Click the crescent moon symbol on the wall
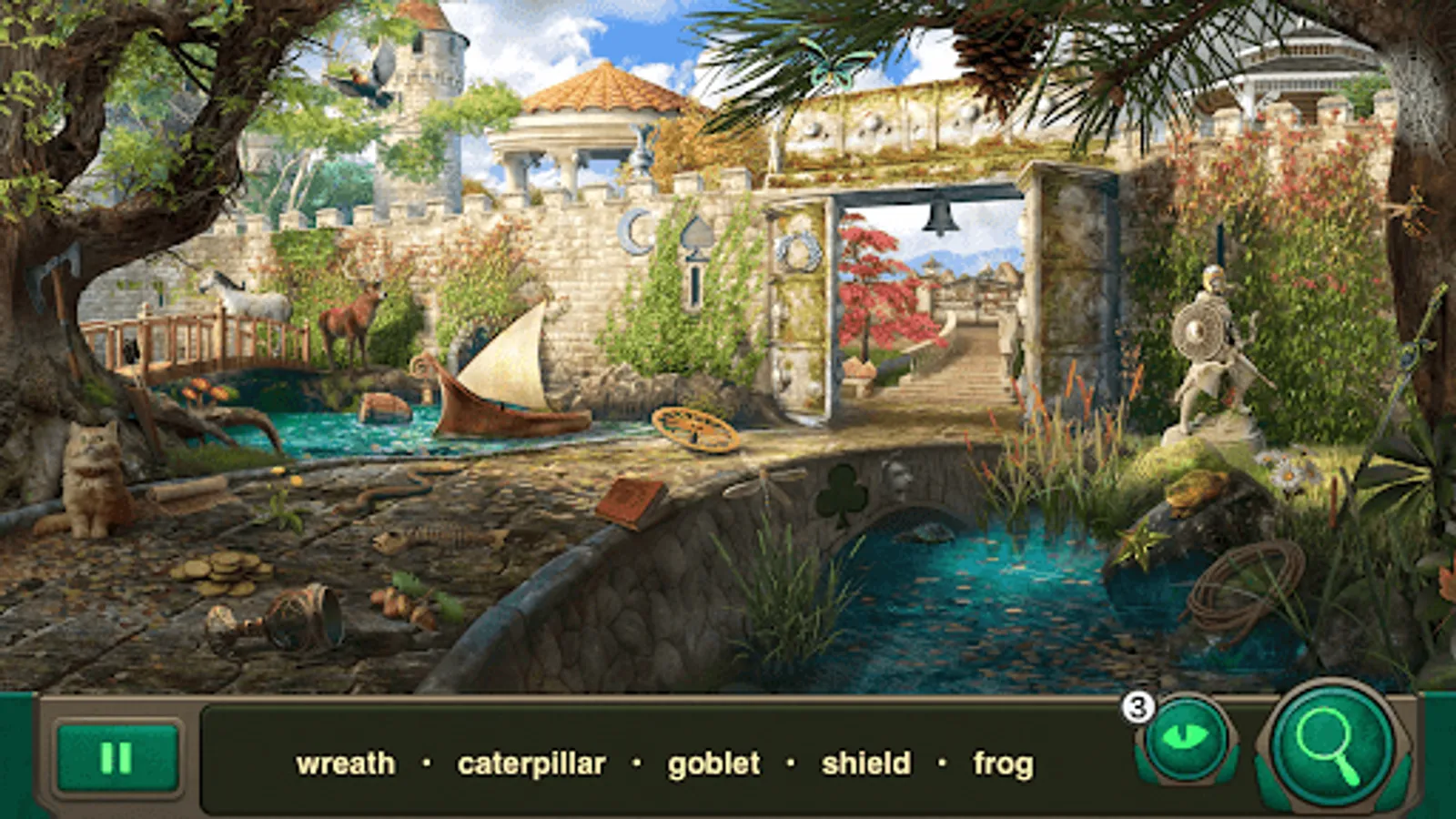 click(x=632, y=233)
